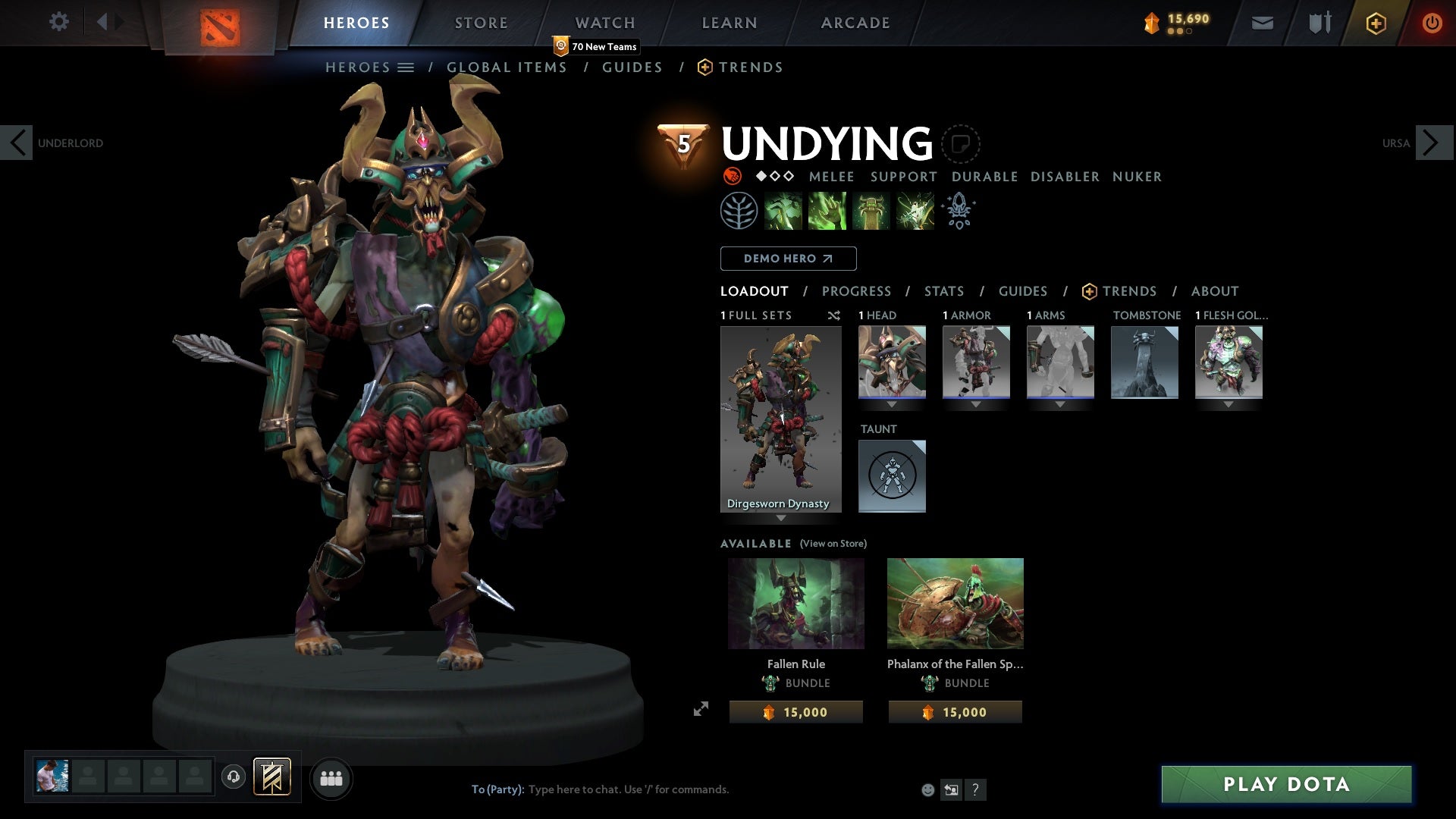Toggle the shuffle icon beside Full Sets
Viewport: 1456px width, 819px height.
(834, 315)
